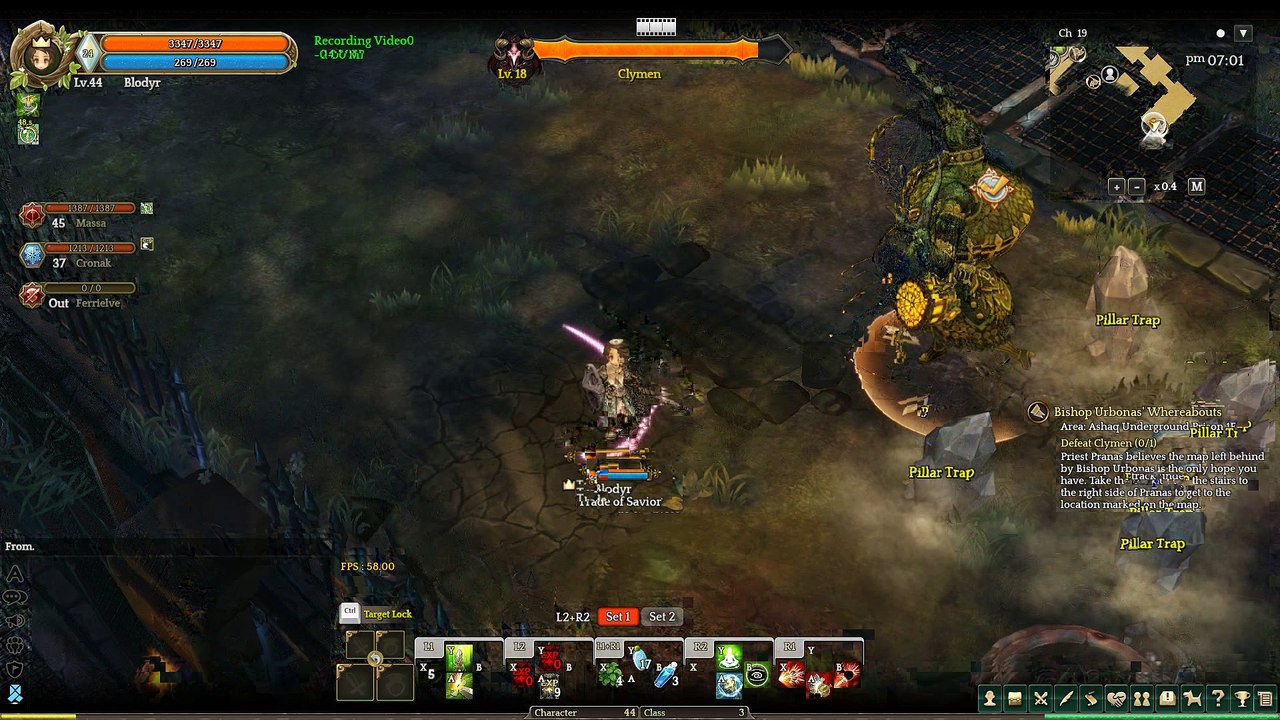Open the trophy achievements menu
This screenshot has width=1280, height=720.
tap(1242, 699)
